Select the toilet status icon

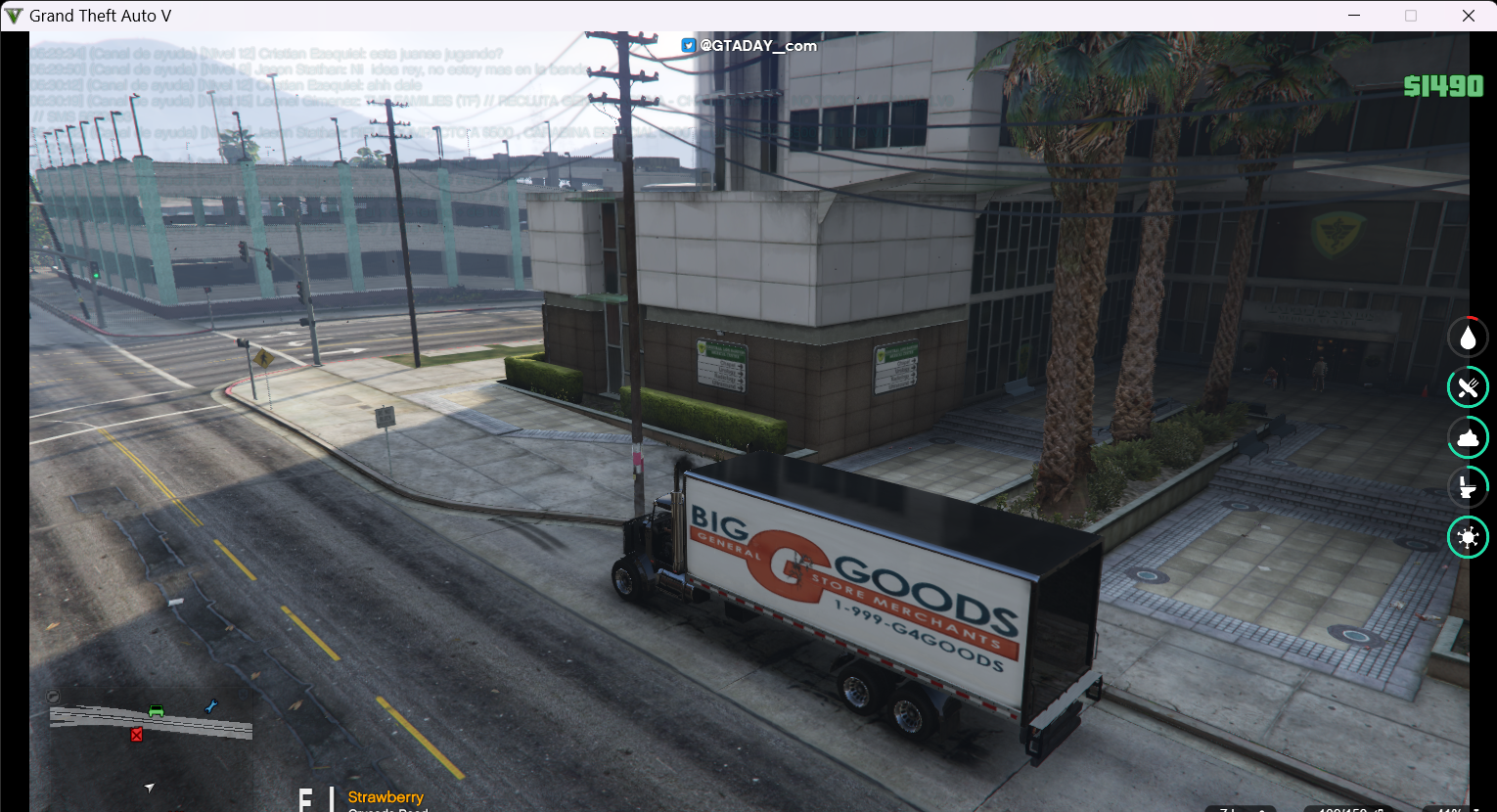pos(1468,487)
